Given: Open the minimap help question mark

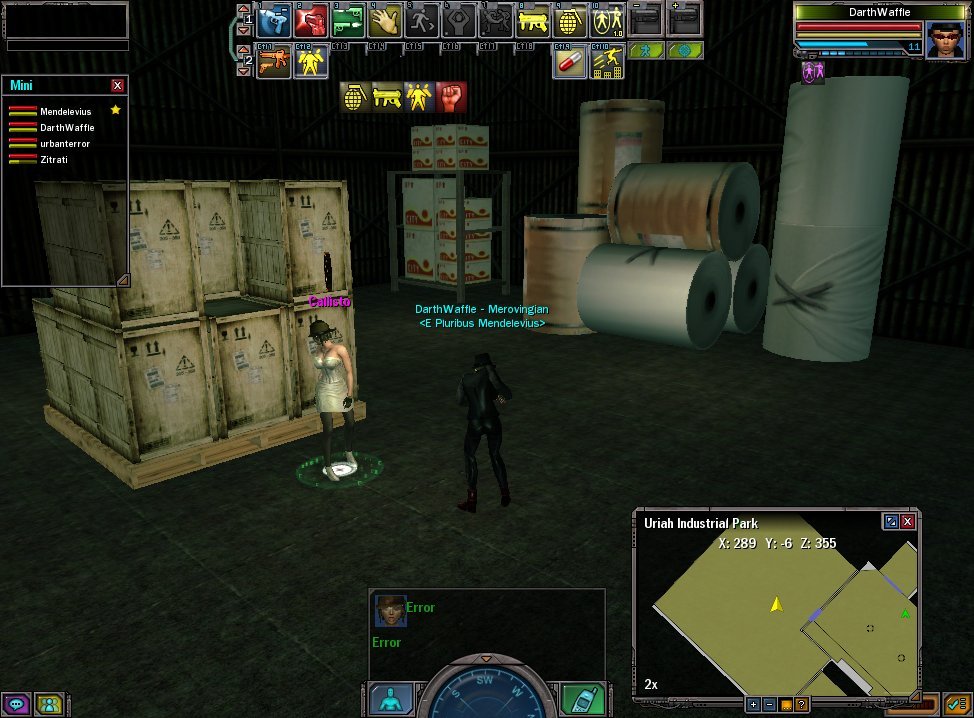Looking at the screenshot, I should [x=802, y=705].
